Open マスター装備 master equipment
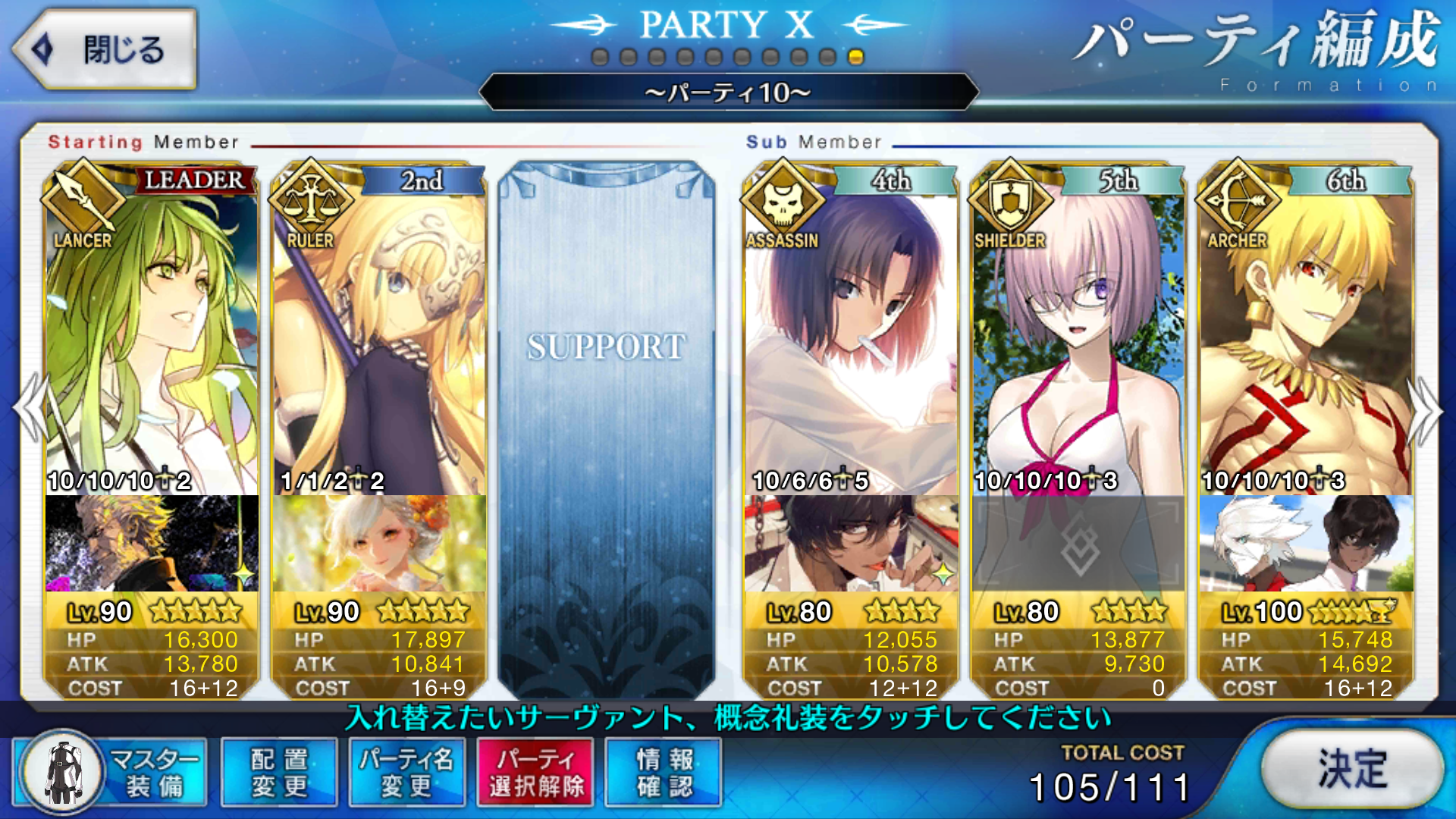 pos(111,772)
